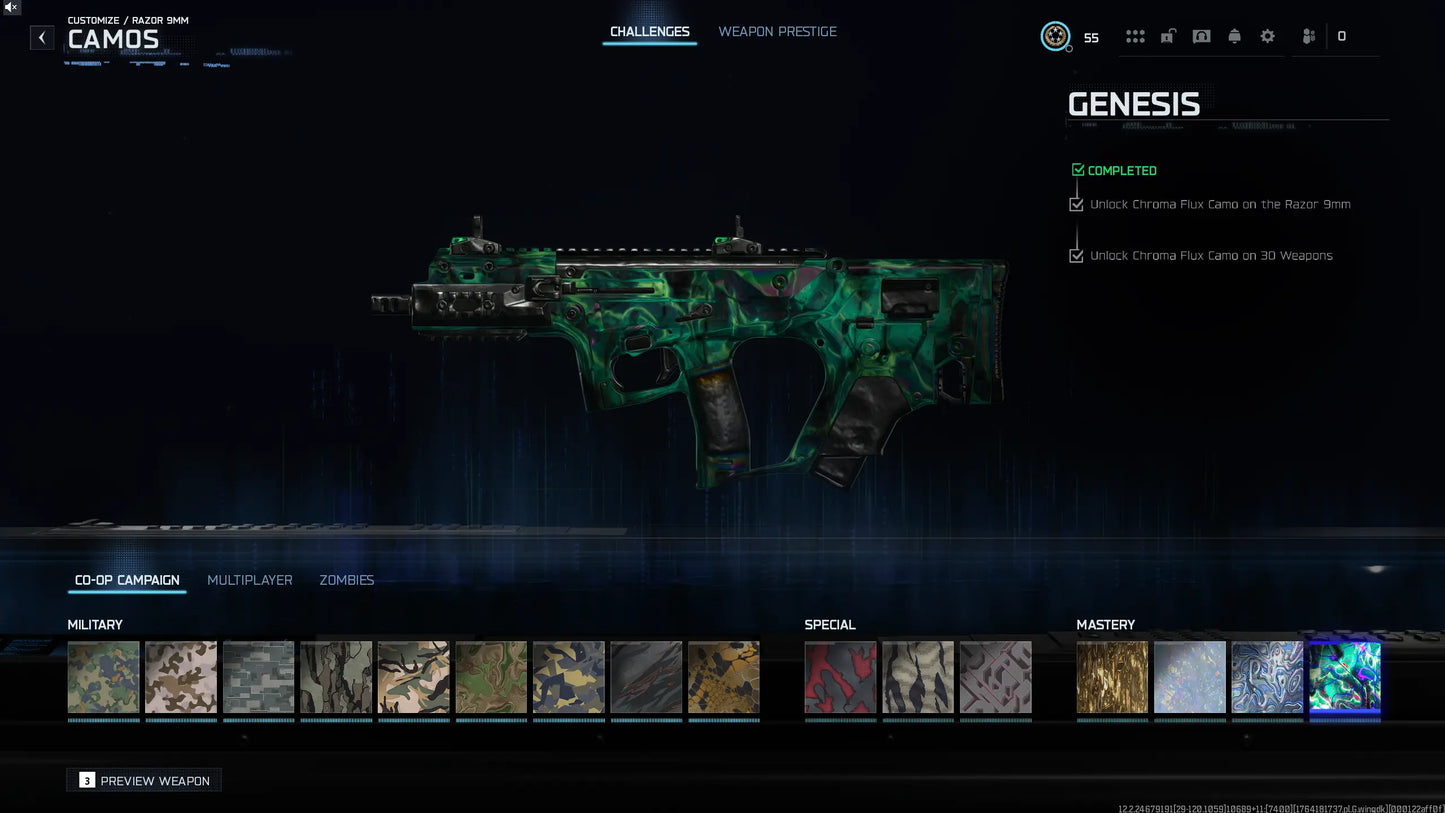This screenshot has height=813, width=1445.
Task: Open the photo mode icon
Action: 1201,35
